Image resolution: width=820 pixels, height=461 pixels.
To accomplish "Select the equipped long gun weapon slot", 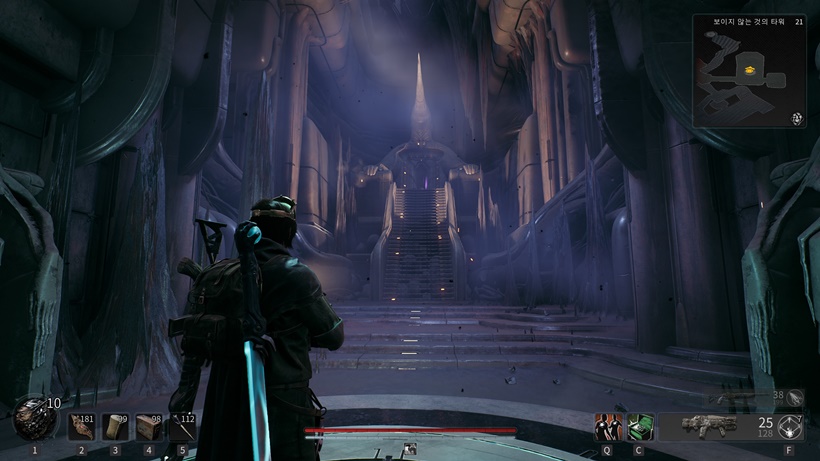I will tap(709, 426).
